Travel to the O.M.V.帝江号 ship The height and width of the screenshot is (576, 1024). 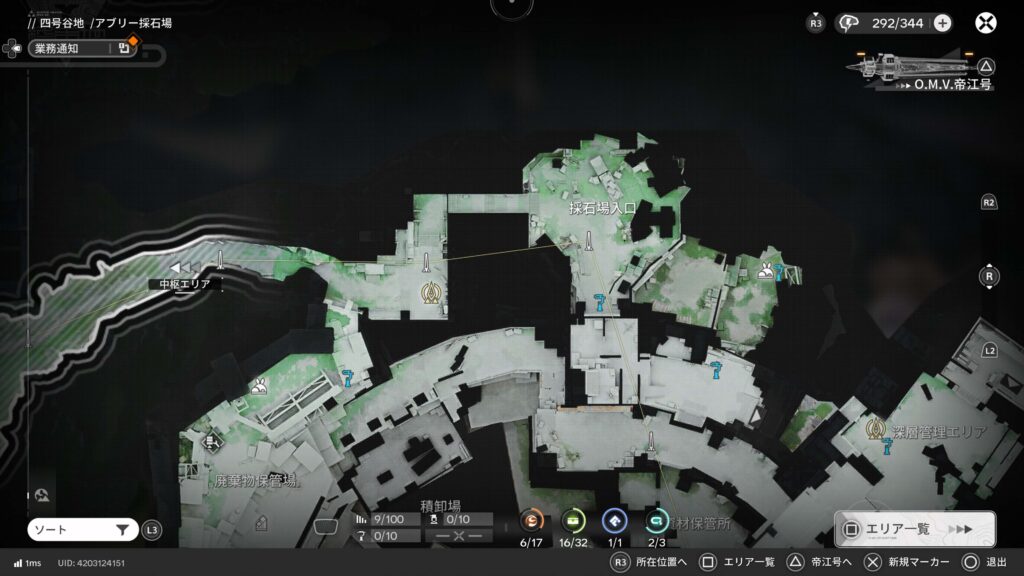pyautogui.click(x=918, y=70)
